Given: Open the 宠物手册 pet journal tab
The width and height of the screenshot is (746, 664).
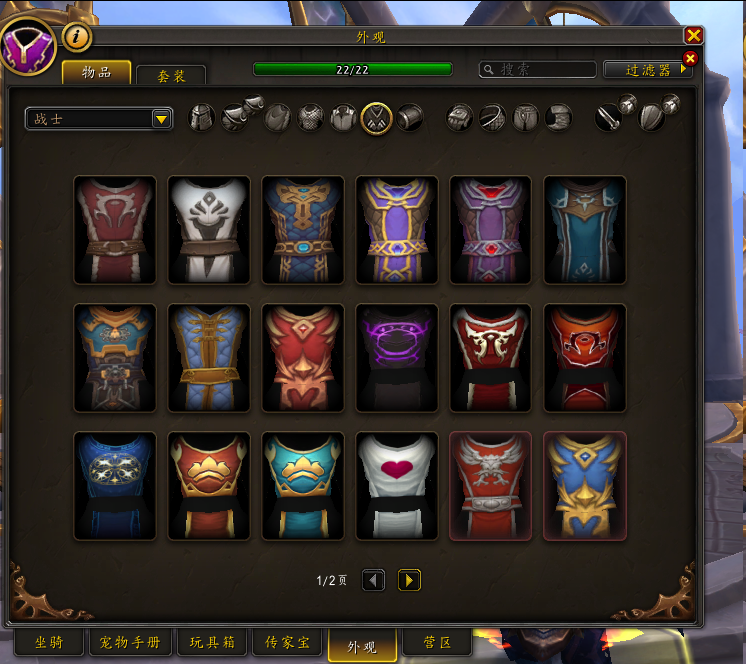Looking at the screenshot, I should pos(132,642).
